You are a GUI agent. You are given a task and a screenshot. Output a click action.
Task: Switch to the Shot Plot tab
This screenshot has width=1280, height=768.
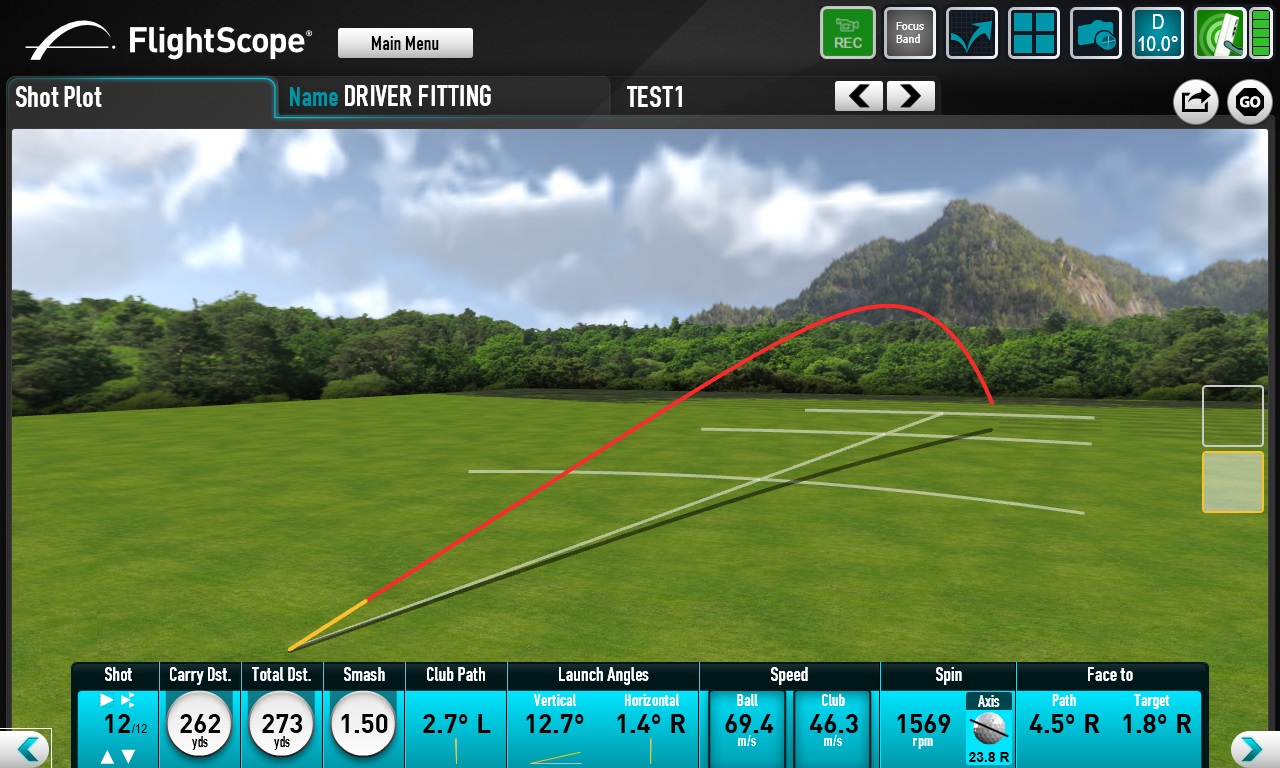click(x=140, y=98)
